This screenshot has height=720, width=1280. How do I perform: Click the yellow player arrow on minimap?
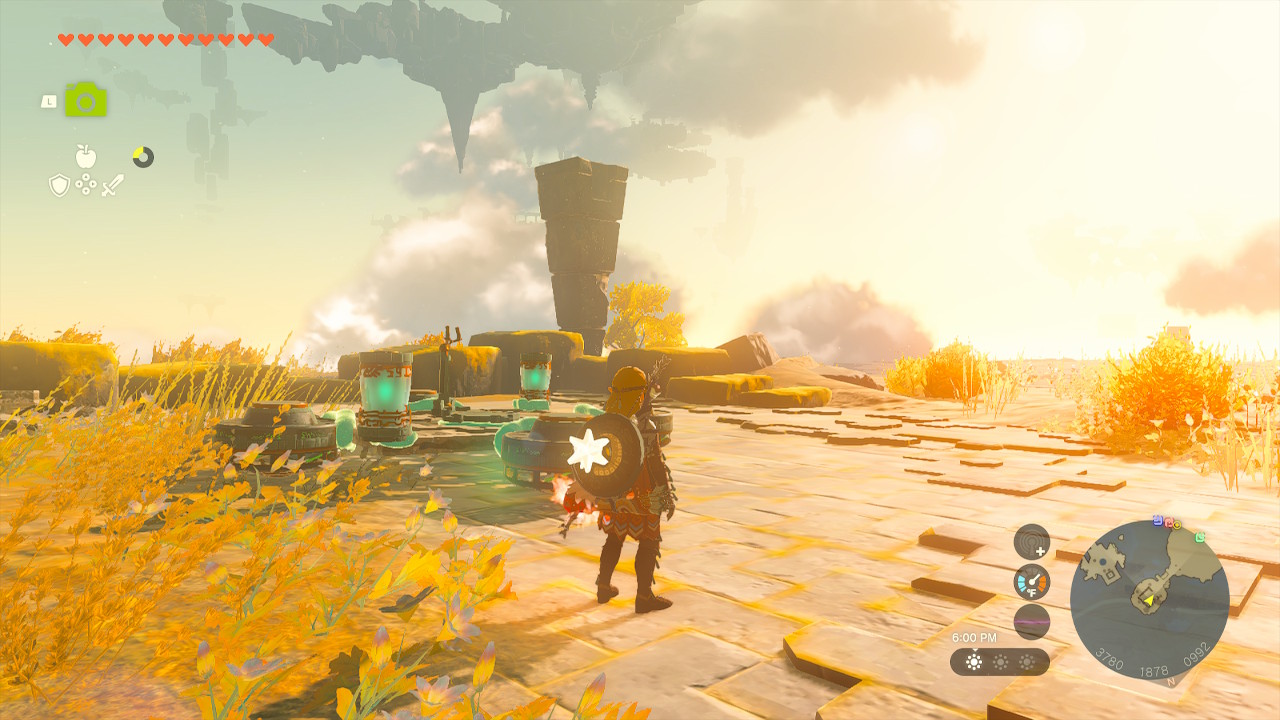click(1150, 600)
